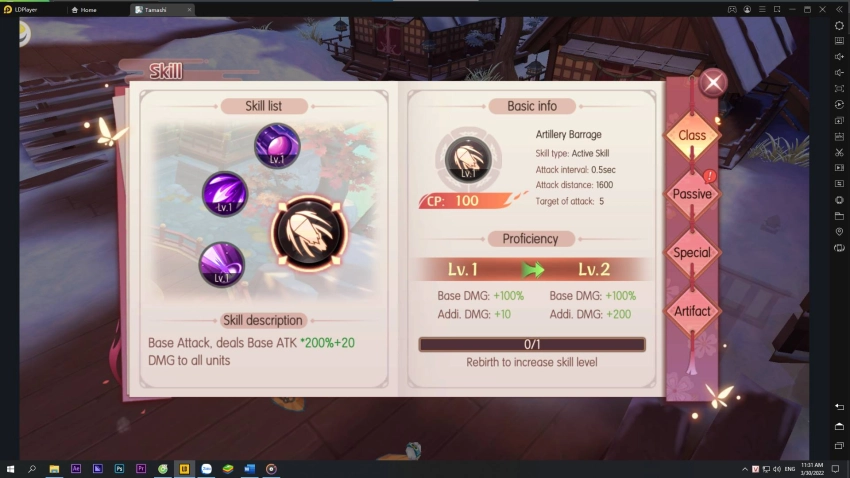Click the Artillery Barrage icon in Basic info
The width and height of the screenshot is (850, 478).
click(468, 160)
